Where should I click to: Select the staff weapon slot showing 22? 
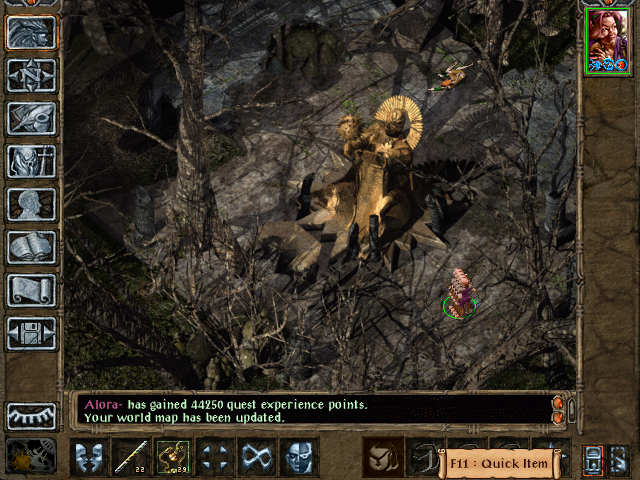pos(131,457)
